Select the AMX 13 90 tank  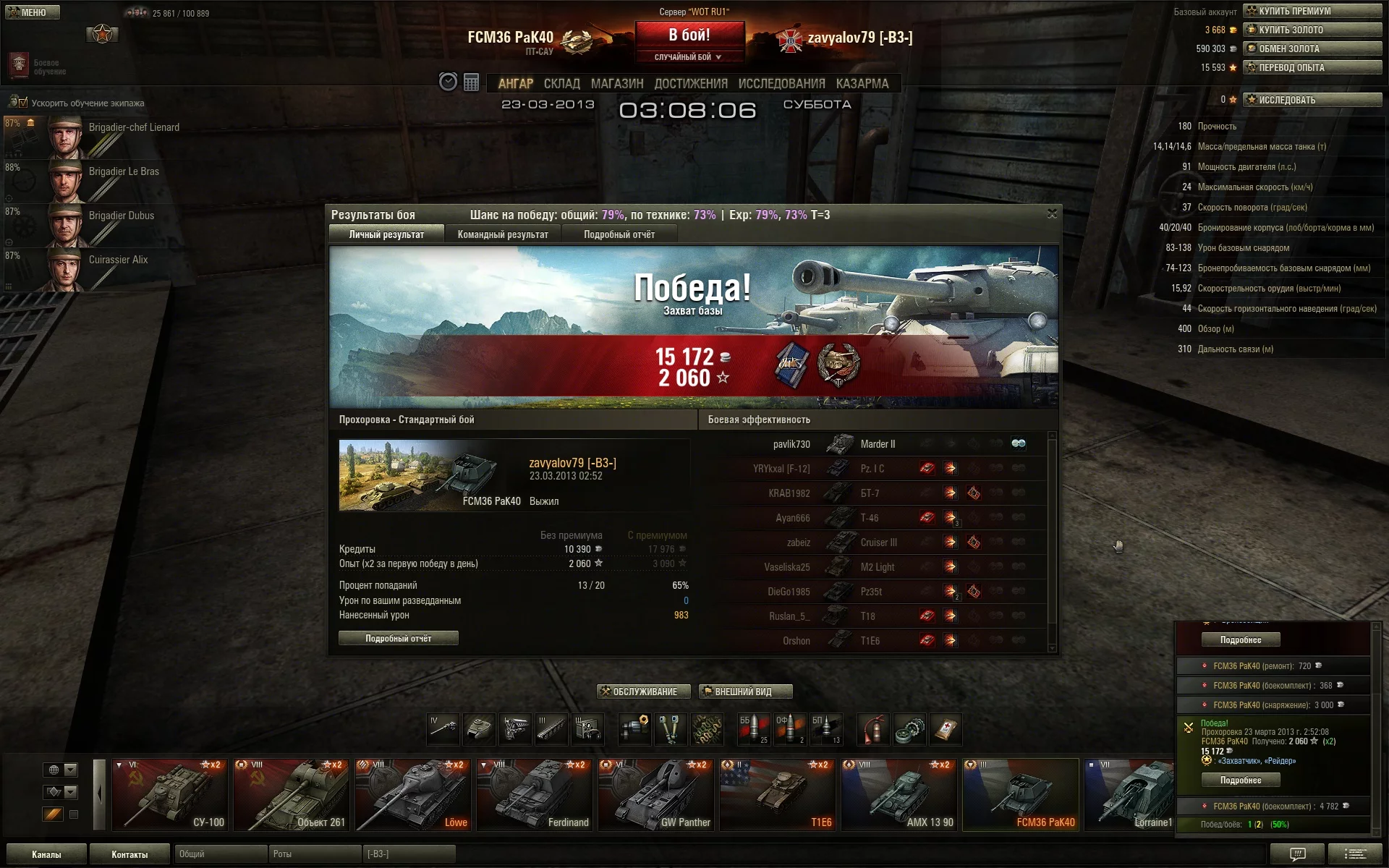tap(899, 794)
